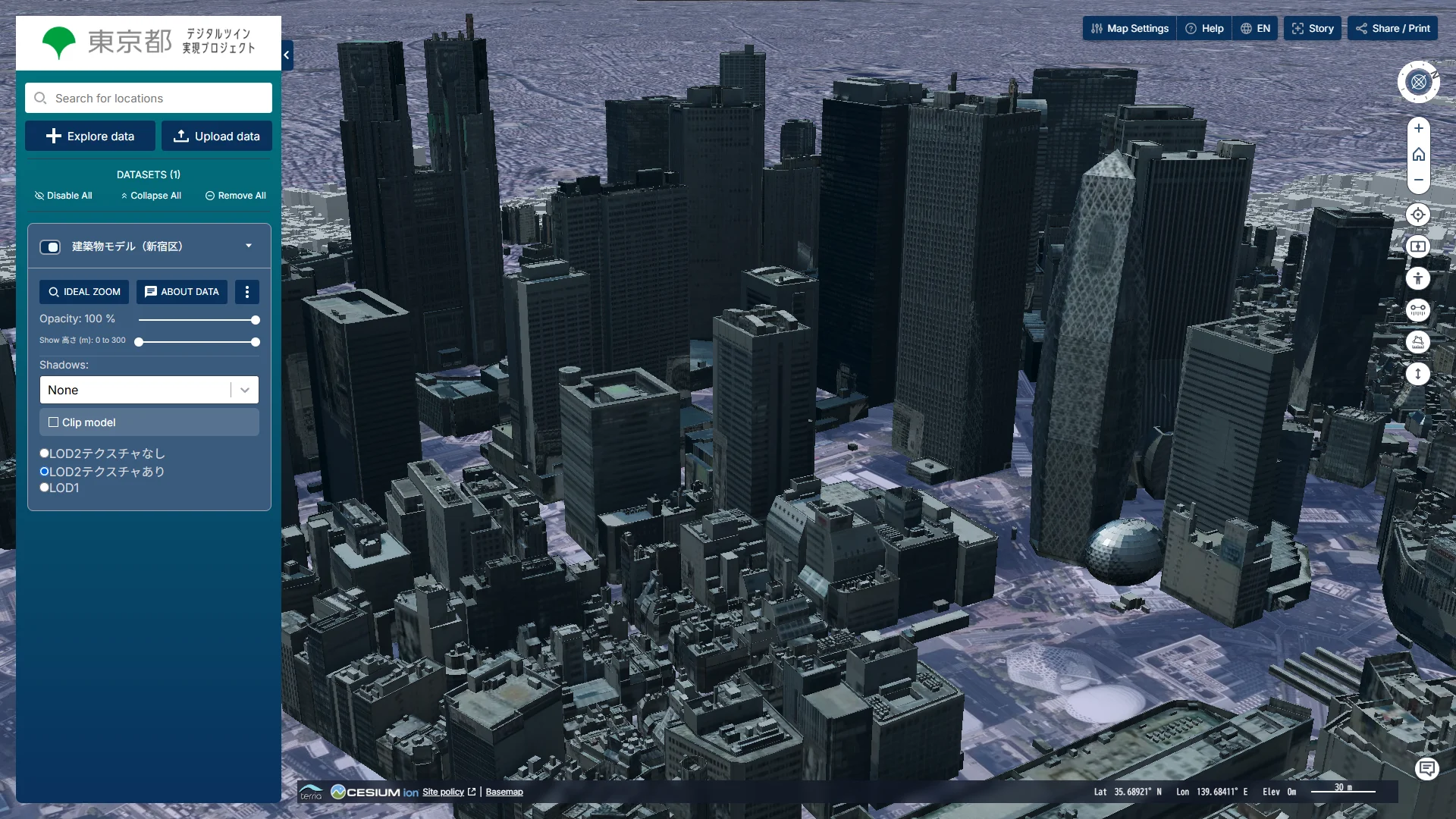This screenshot has width=1456, height=819.
Task: Activate the geolocation (find my location) tool
Action: pos(1419,215)
